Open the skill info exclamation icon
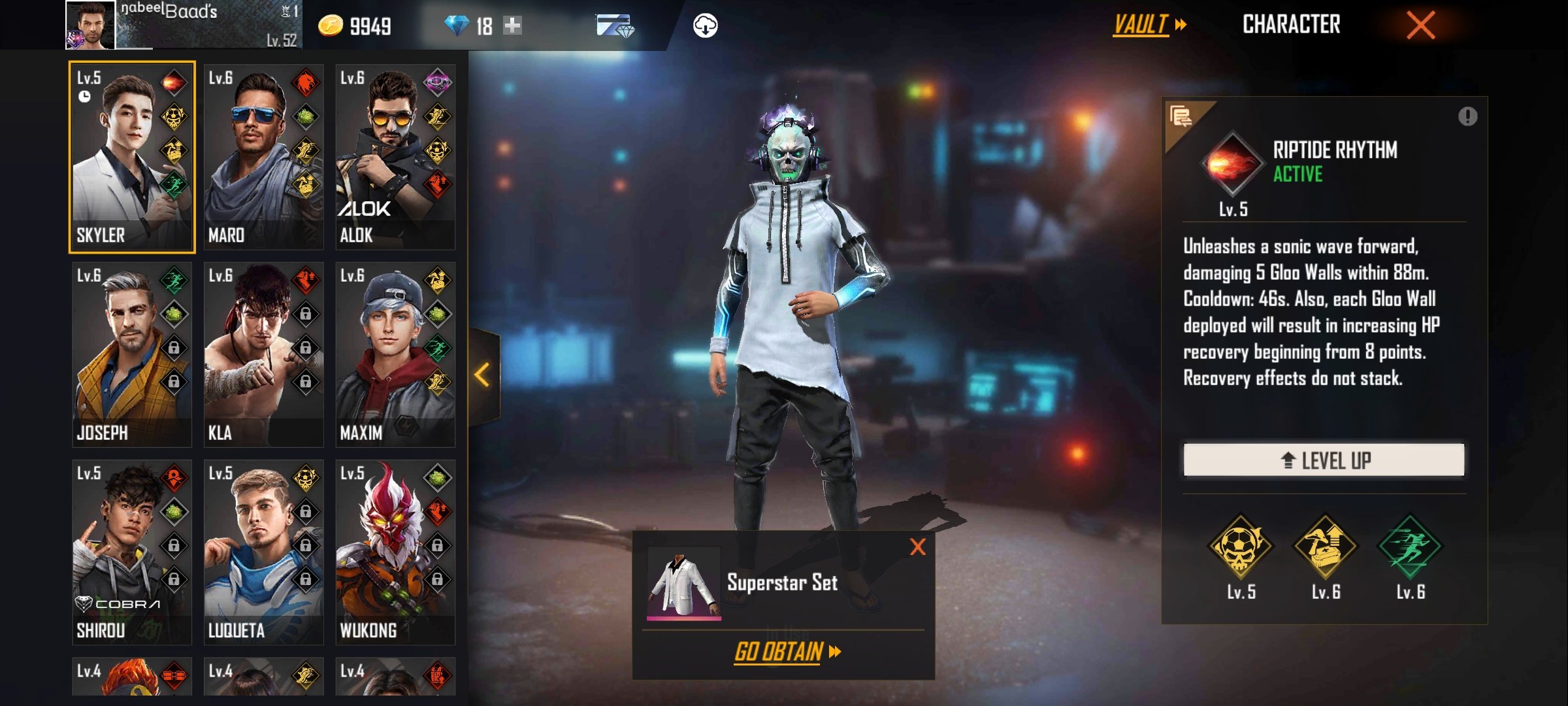Screen dimensions: 1568x706 tap(1467, 116)
